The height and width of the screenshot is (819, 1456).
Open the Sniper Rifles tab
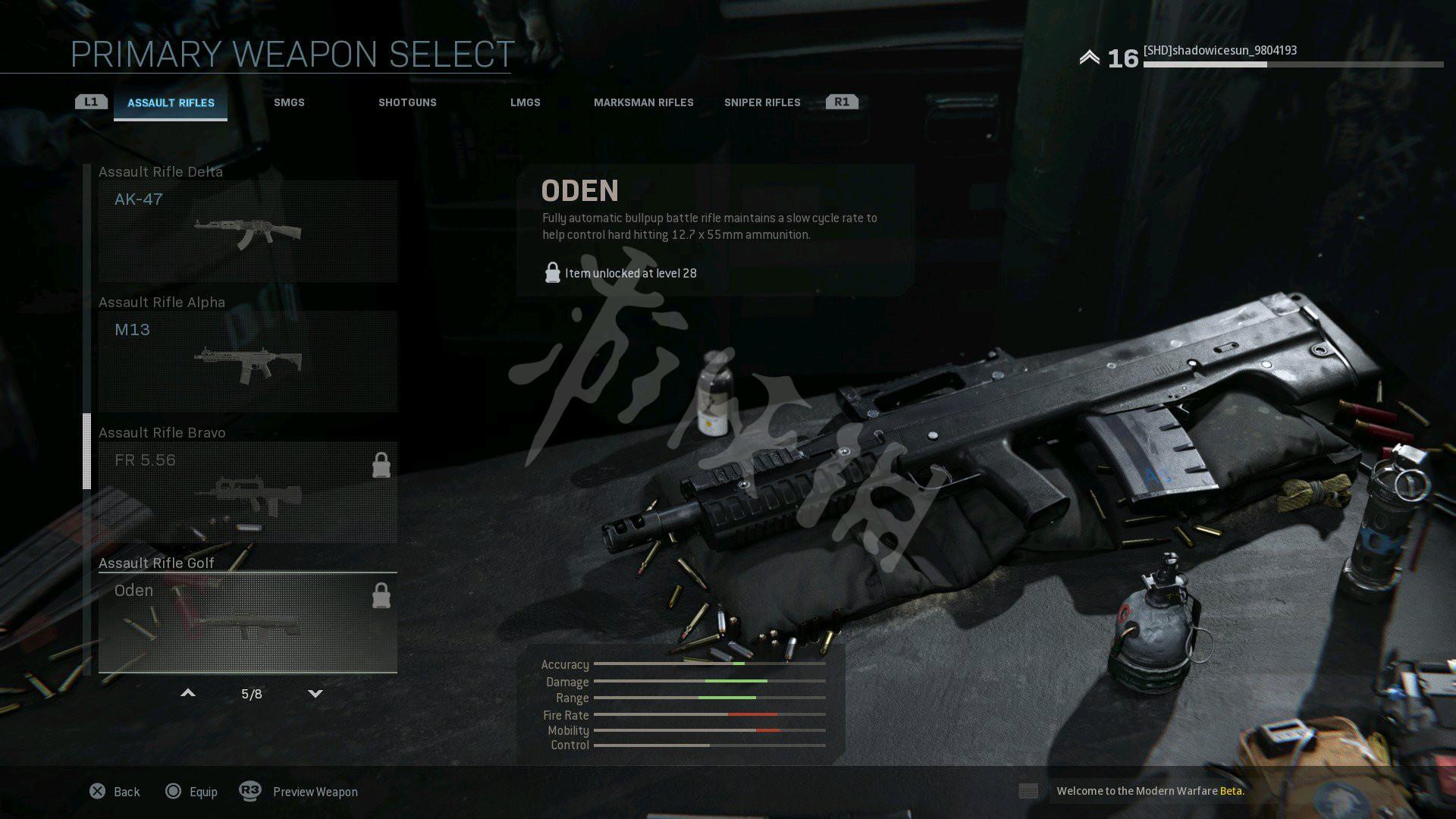tap(761, 103)
